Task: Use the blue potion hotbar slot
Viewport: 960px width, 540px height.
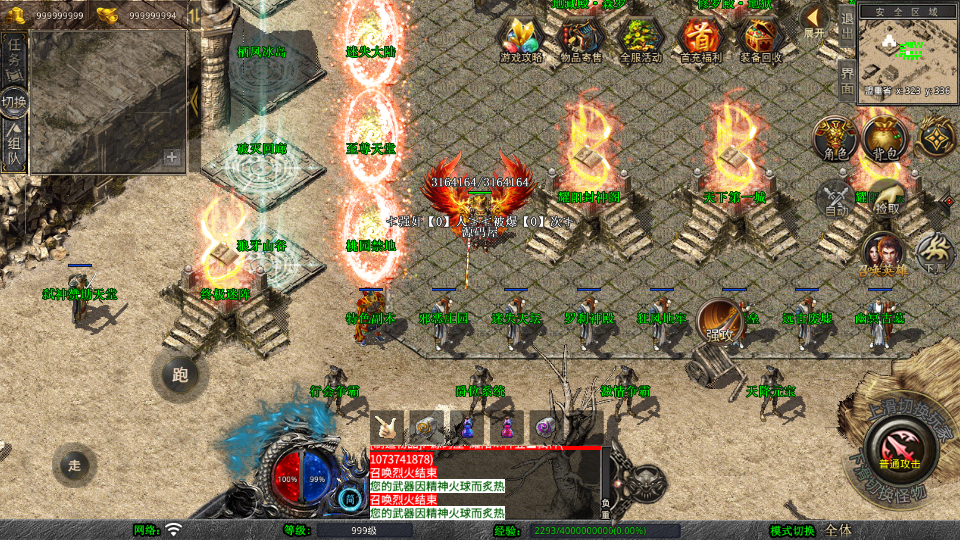Action: click(x=467, y=426)
